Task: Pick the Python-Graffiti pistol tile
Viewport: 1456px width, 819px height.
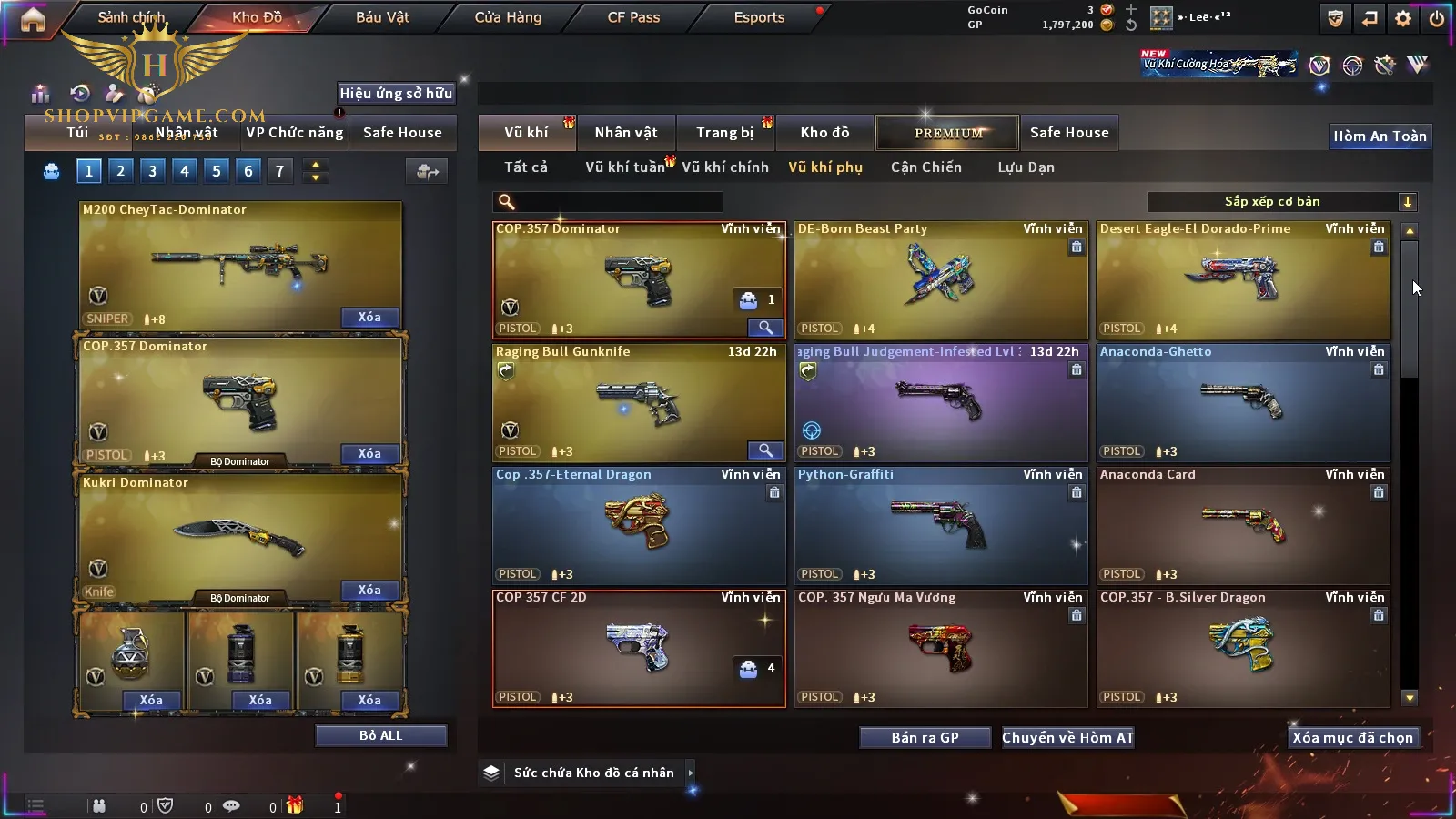Action: (941, 526)
